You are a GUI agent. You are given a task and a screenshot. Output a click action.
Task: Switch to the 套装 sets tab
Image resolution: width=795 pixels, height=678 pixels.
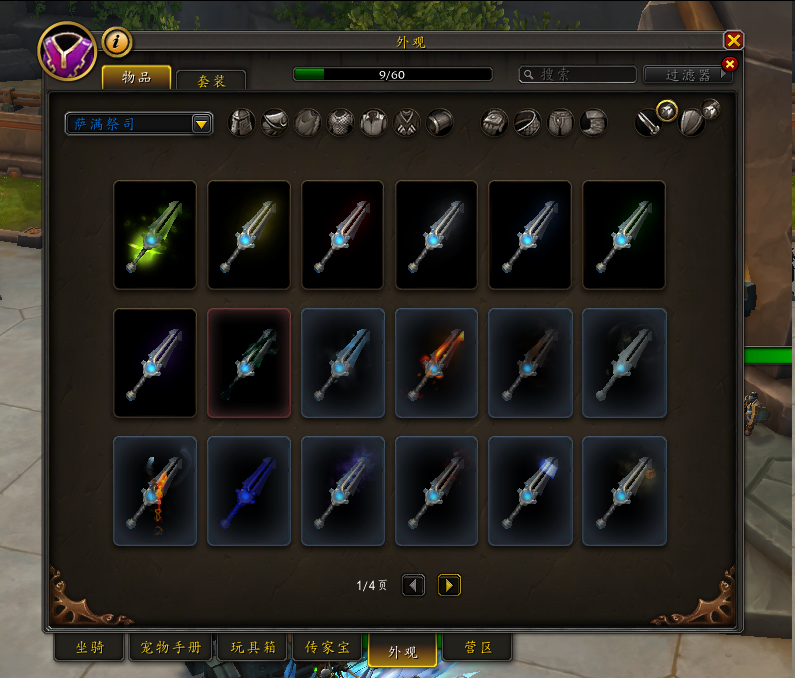tap(210, 79)
